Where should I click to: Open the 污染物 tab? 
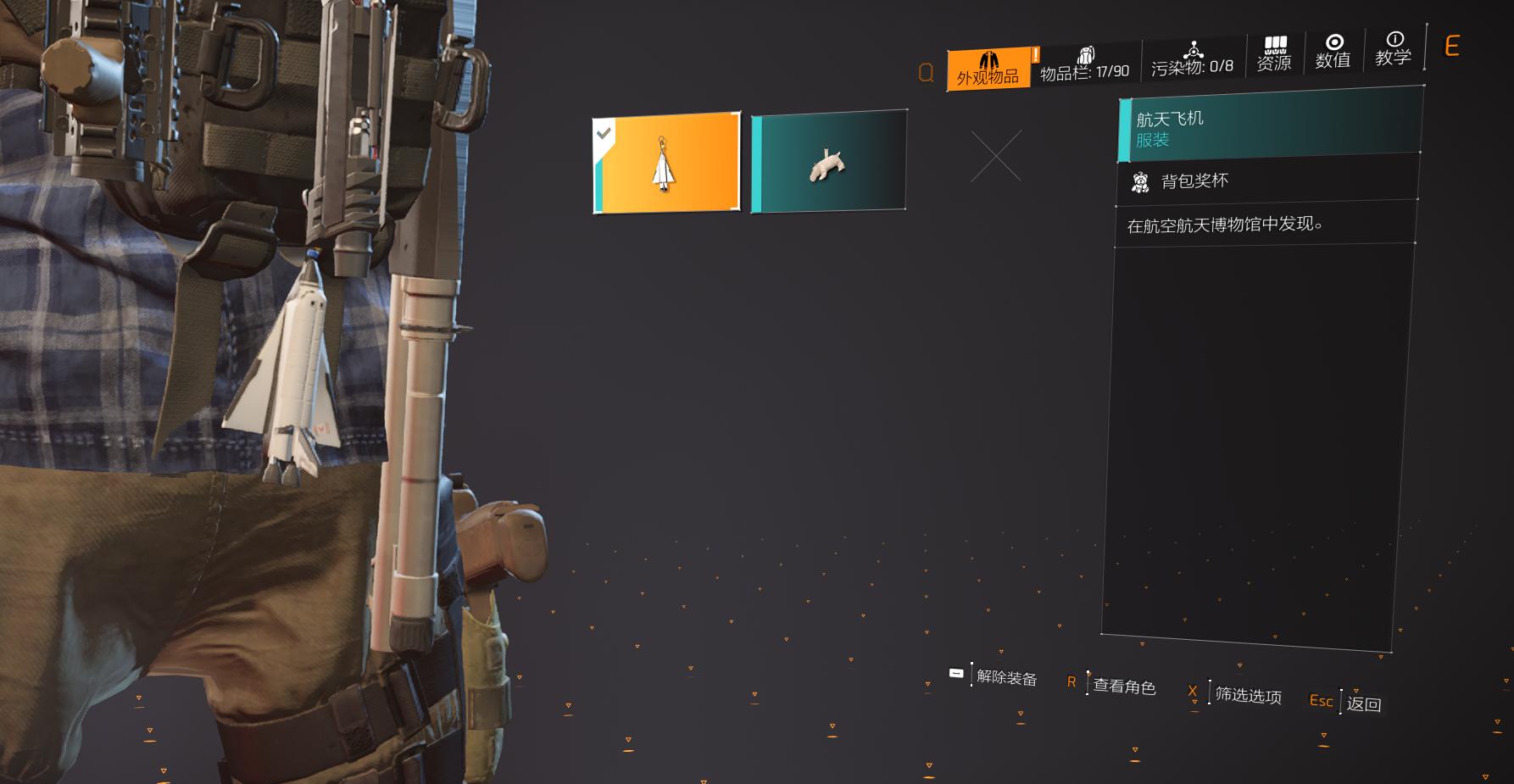coord(1192,59)
